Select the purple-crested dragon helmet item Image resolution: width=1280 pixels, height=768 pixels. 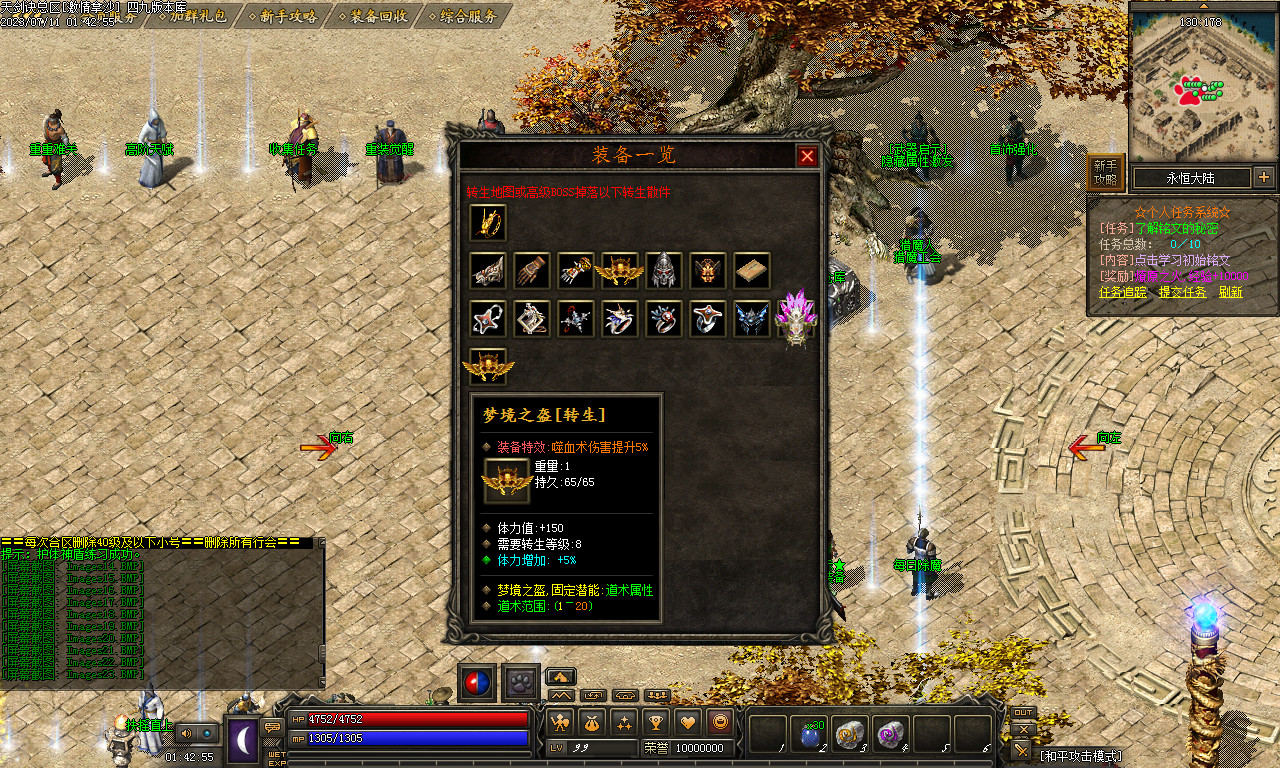[x=797, y=319]
